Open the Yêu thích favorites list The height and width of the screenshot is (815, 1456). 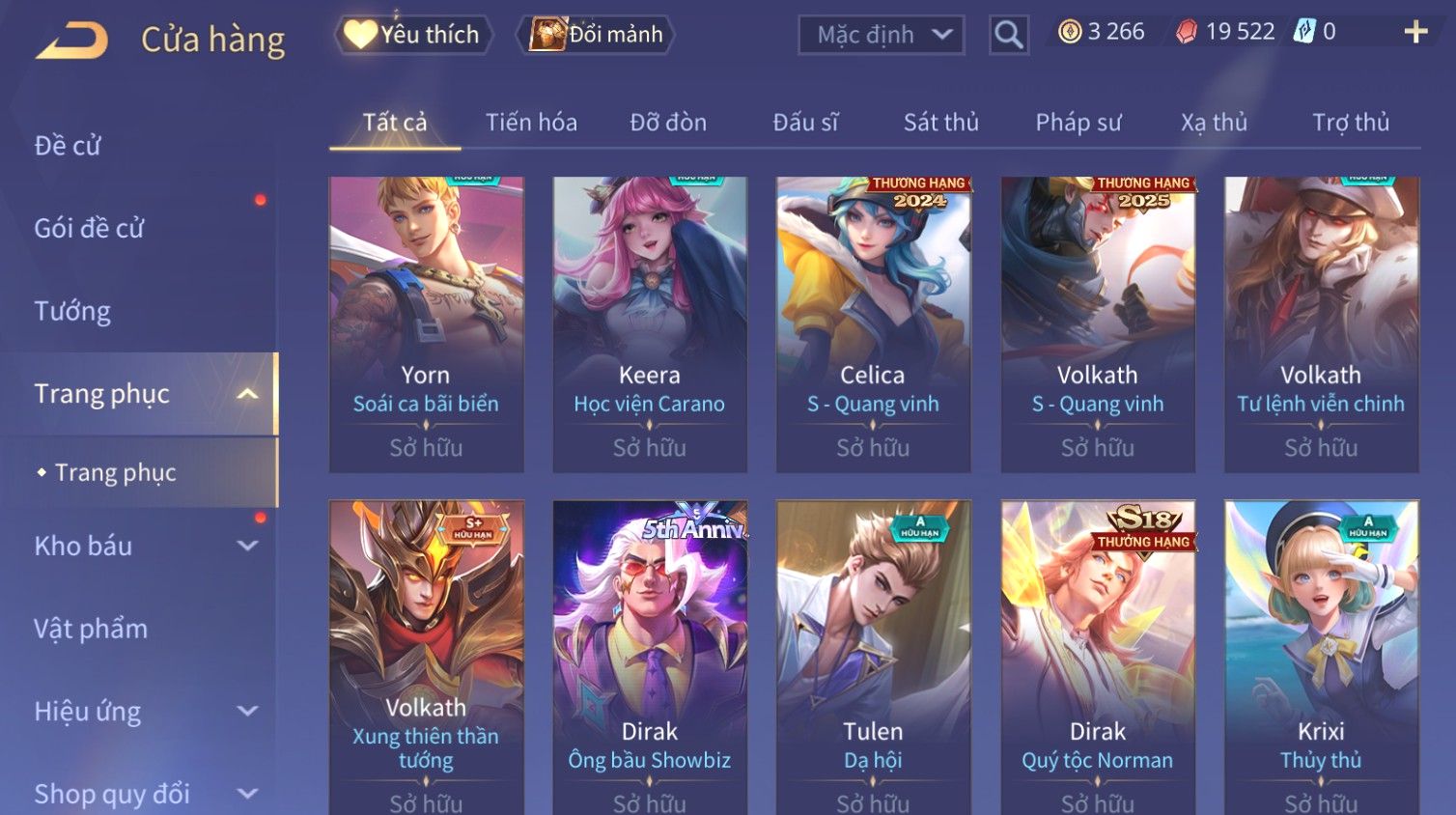tap(413, 35)
